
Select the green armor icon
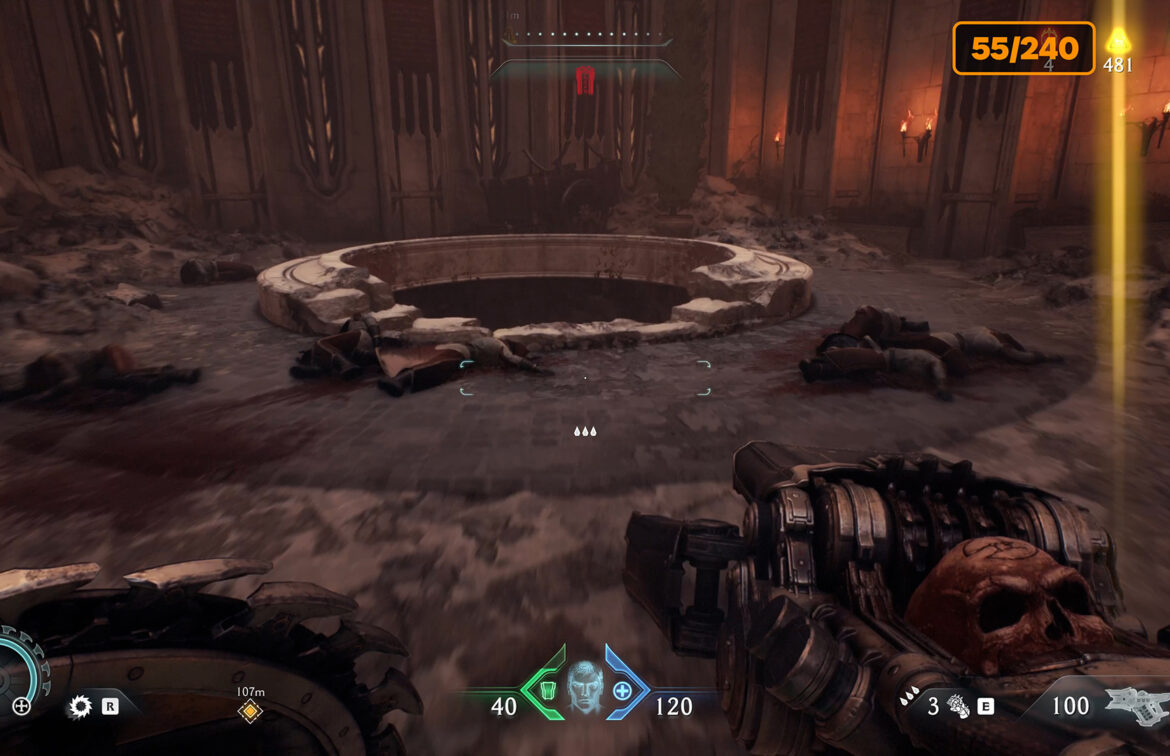pyautogui.click(x=544, y=689)
